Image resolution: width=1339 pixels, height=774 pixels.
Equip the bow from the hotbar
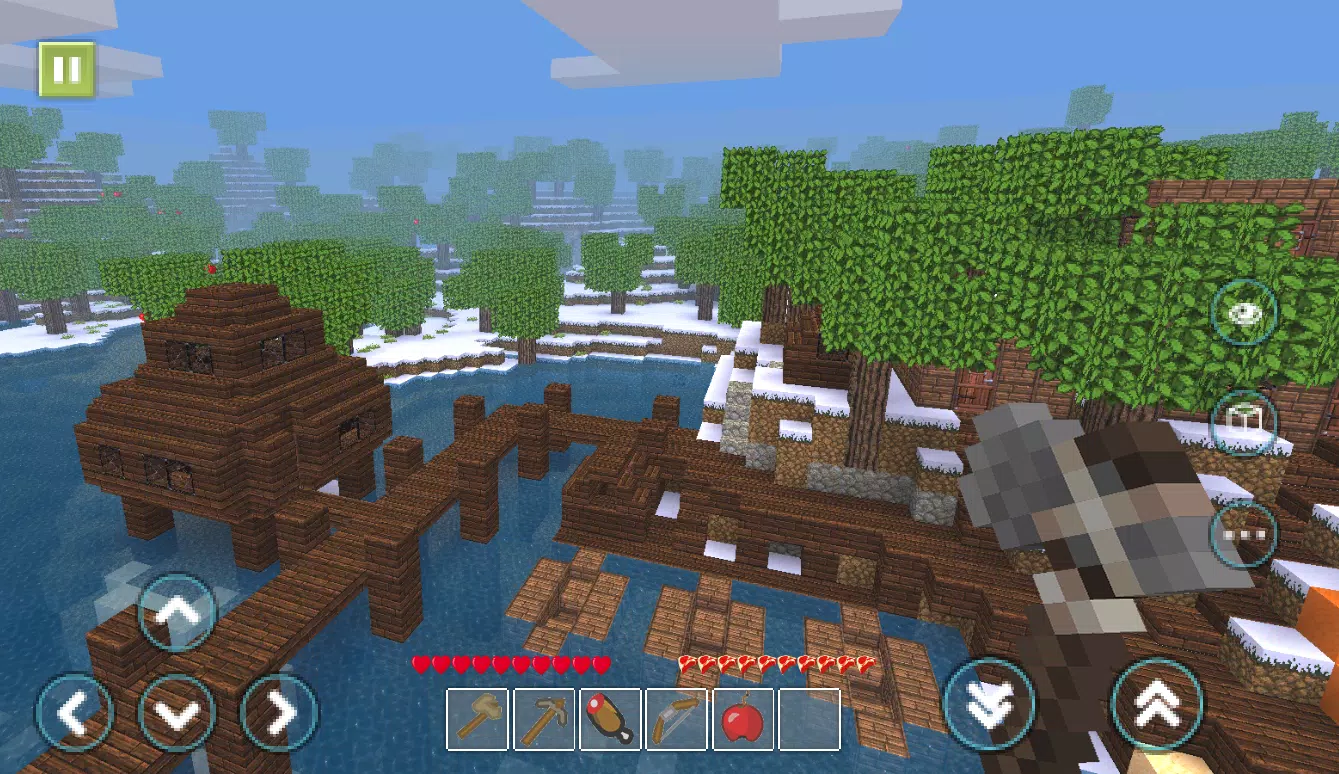(x=676, y=720)
